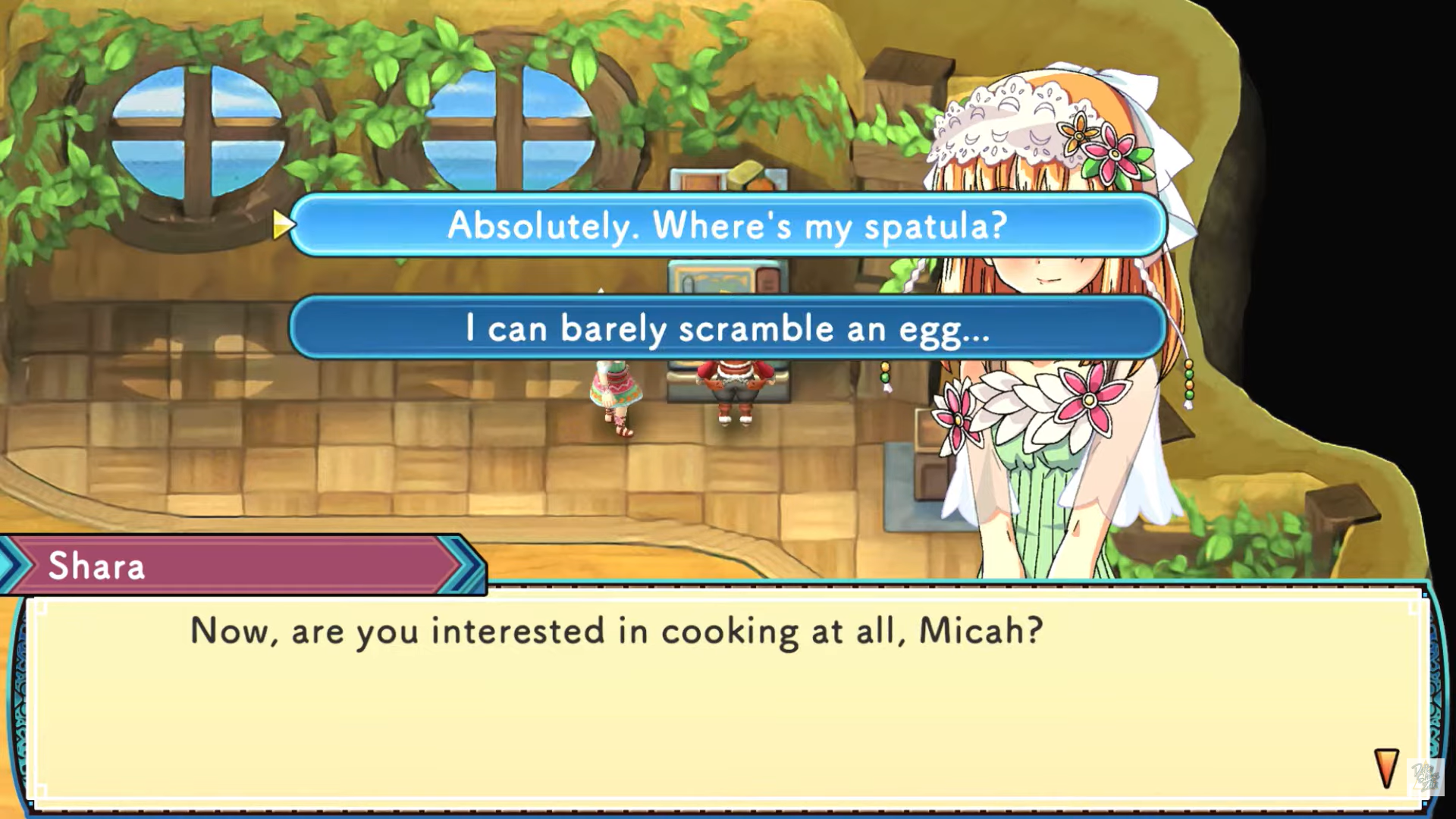Click the orange dialogue advance arrow

1385,768
